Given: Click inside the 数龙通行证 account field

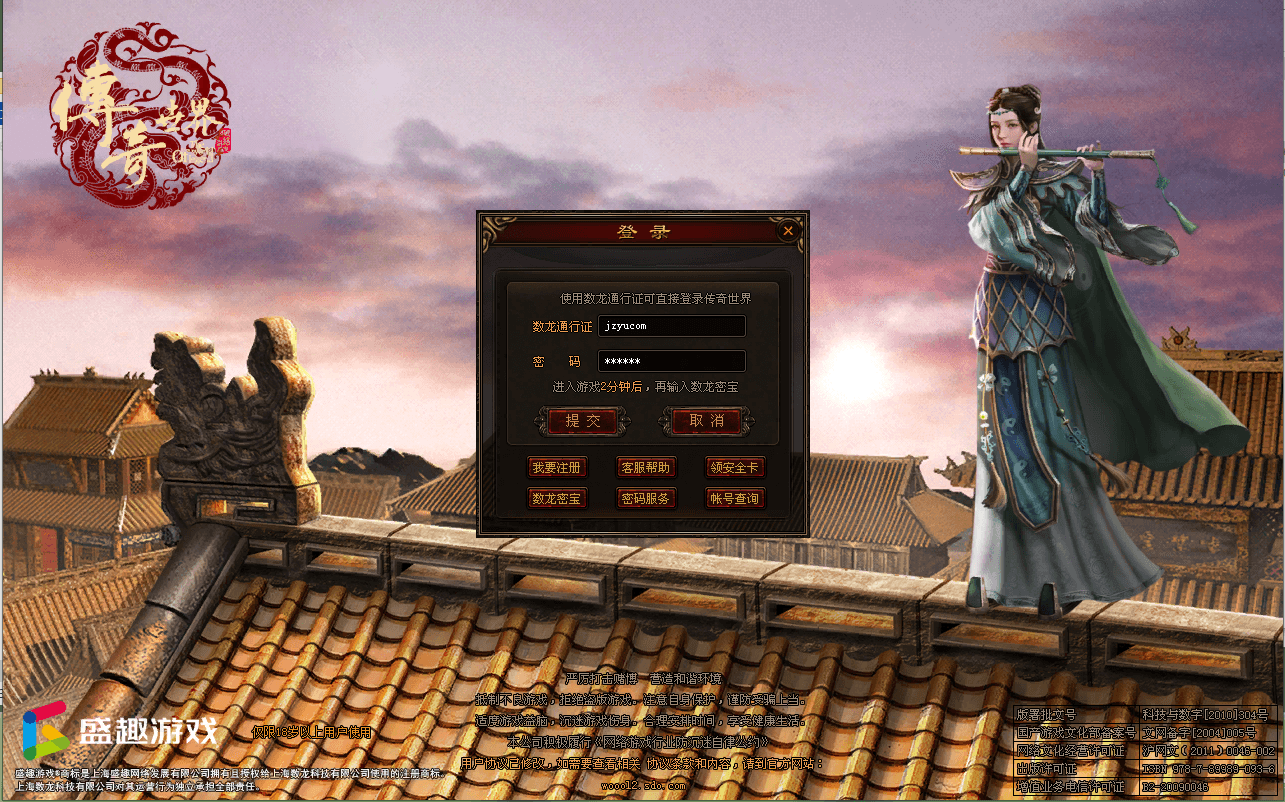Looking at the screenshot, I should coord(671,325).
